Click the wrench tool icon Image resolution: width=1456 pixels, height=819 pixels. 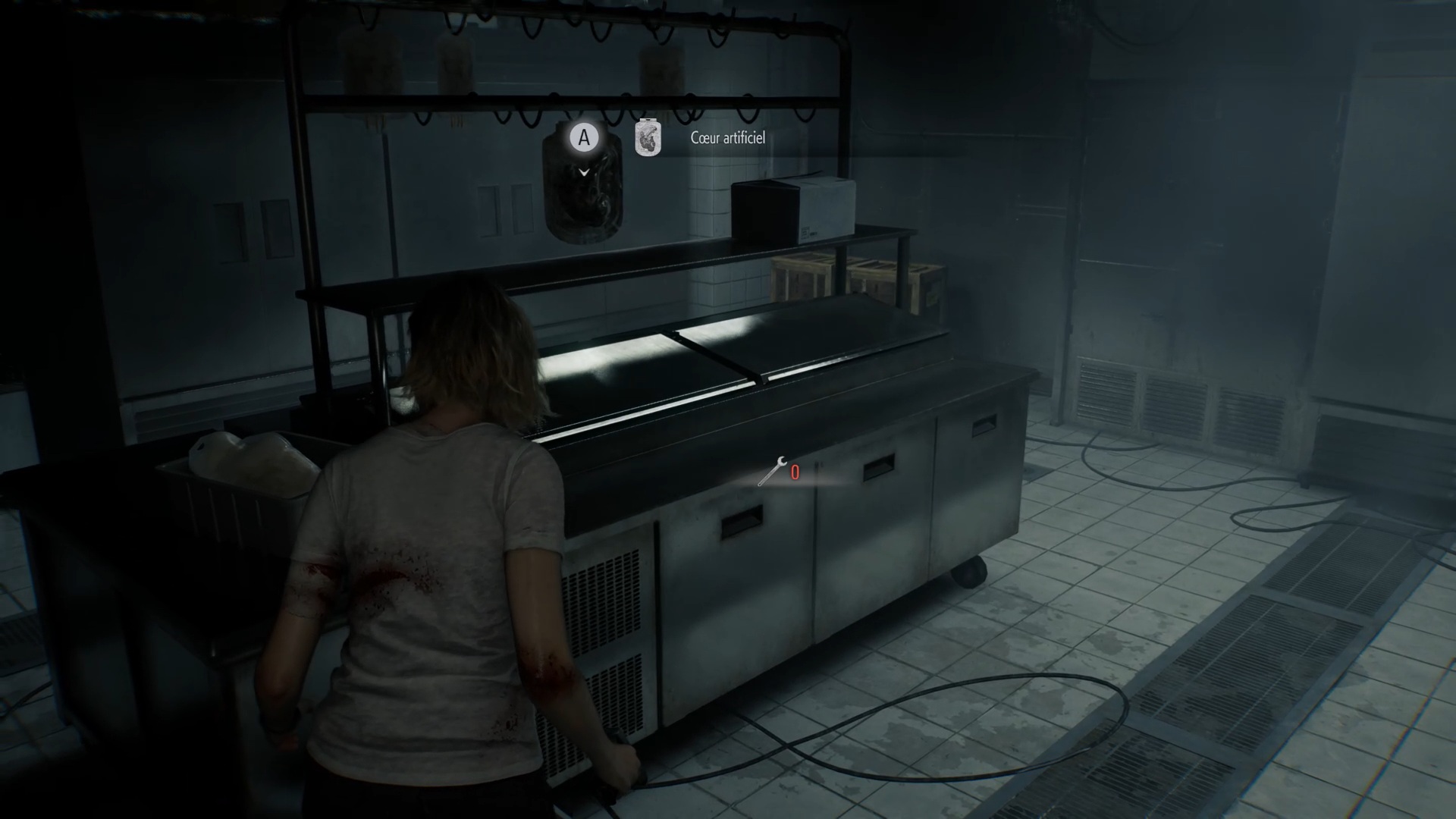[x=772, y=472]
